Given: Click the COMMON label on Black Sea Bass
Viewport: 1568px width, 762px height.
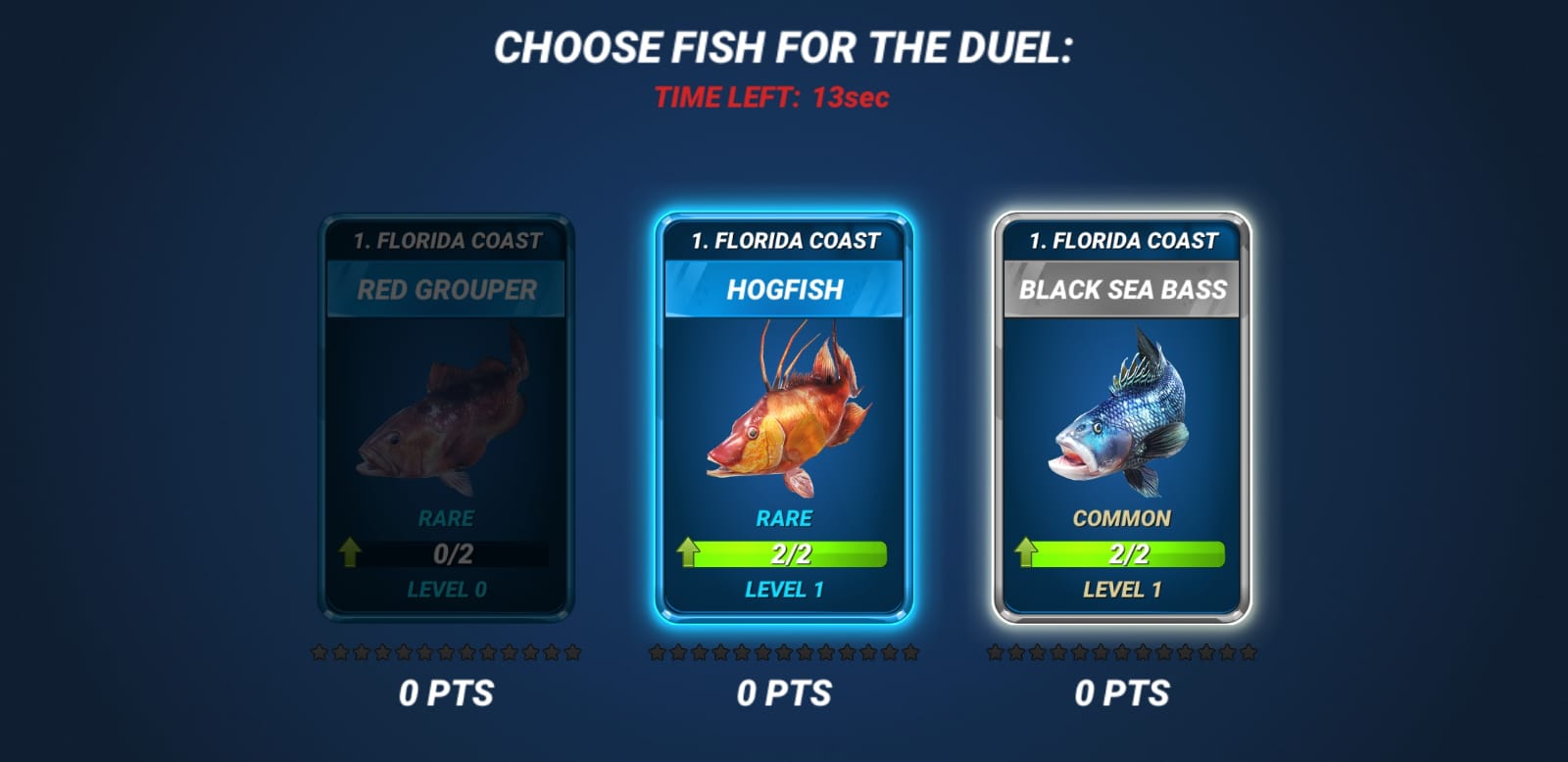Looking at the screenshot, I should pos(1123,516).
